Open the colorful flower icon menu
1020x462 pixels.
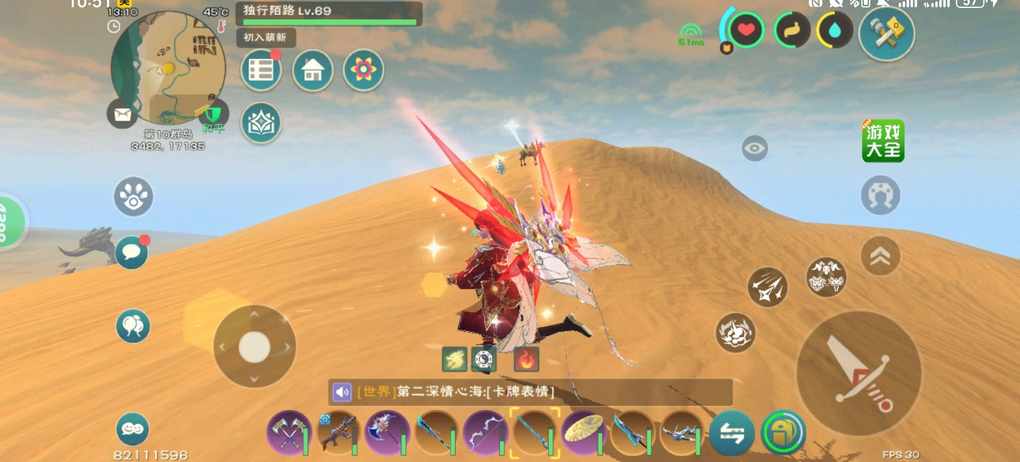364,70
